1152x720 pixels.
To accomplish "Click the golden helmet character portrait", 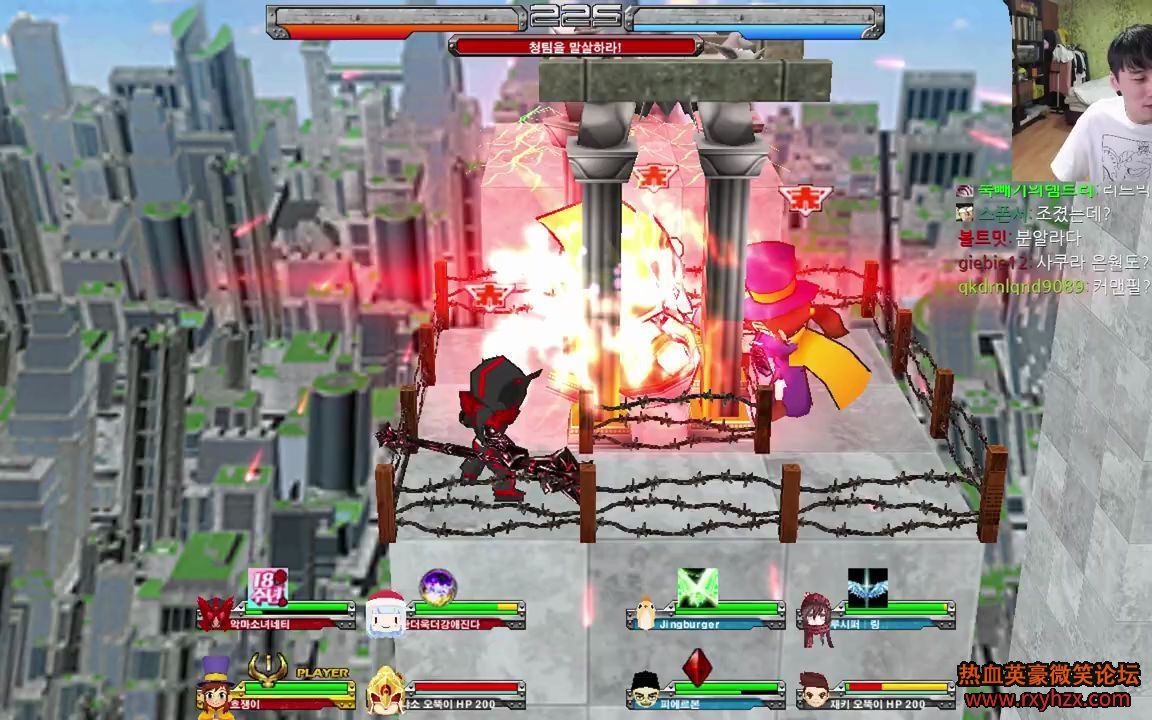I will (x=385, y=690).
